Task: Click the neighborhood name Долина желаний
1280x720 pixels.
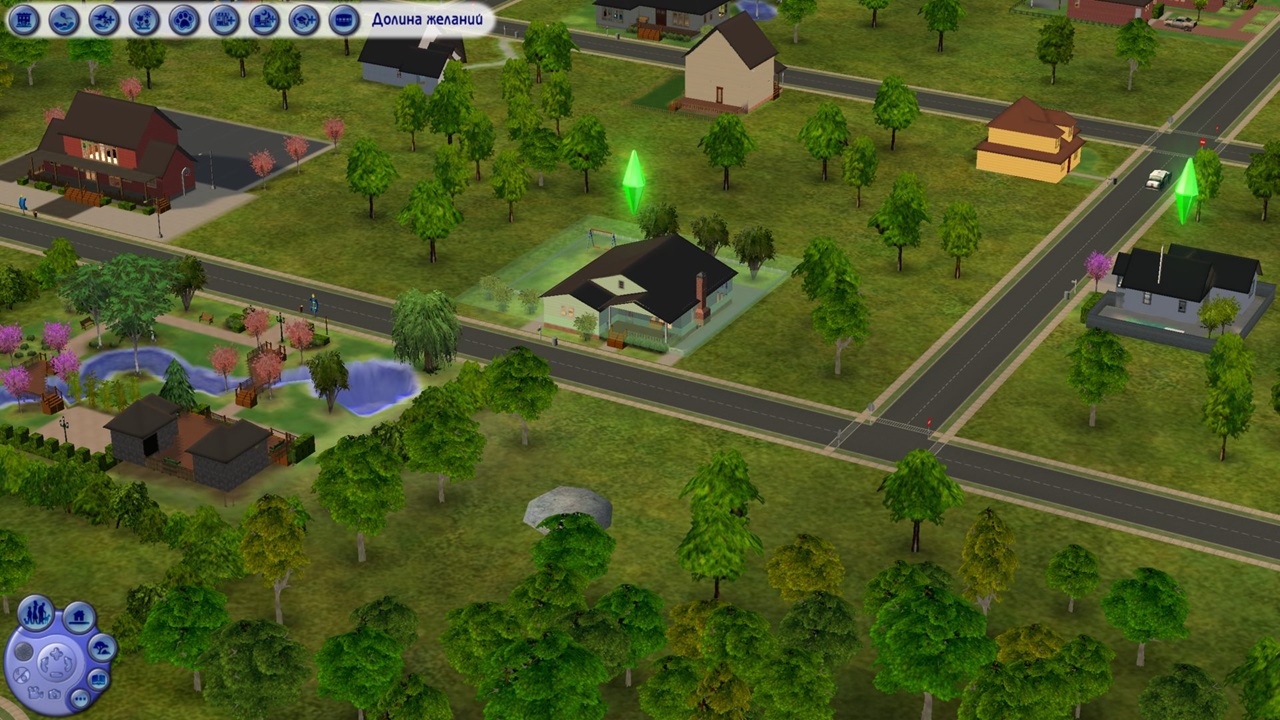Action: pos(428,18)
